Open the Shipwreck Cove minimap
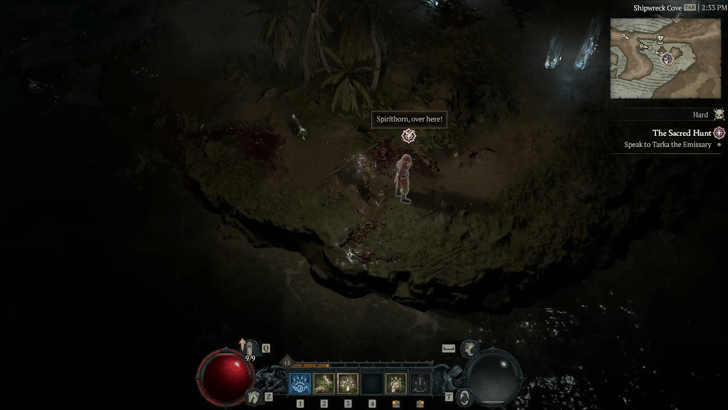This screenshot has width=728, height=410. coord(665,58)
